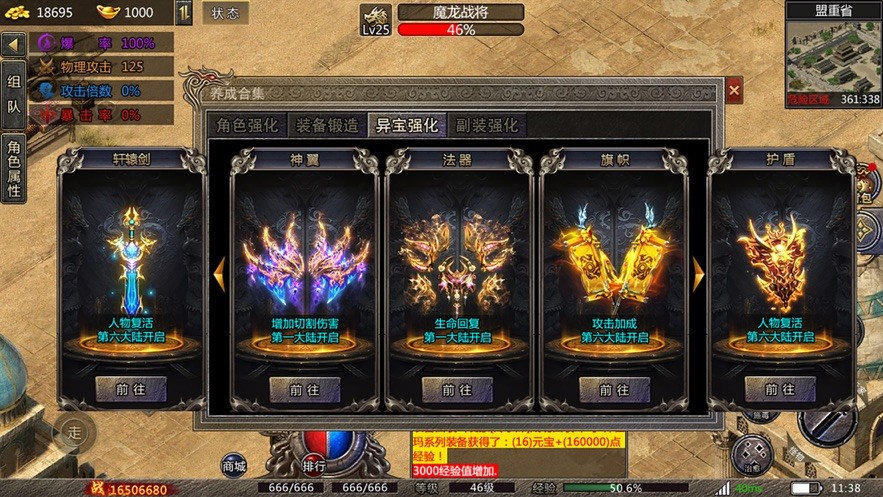Open the 盟重省 minimap
This screenshot has width=883, height=497.
coord(833,56)
